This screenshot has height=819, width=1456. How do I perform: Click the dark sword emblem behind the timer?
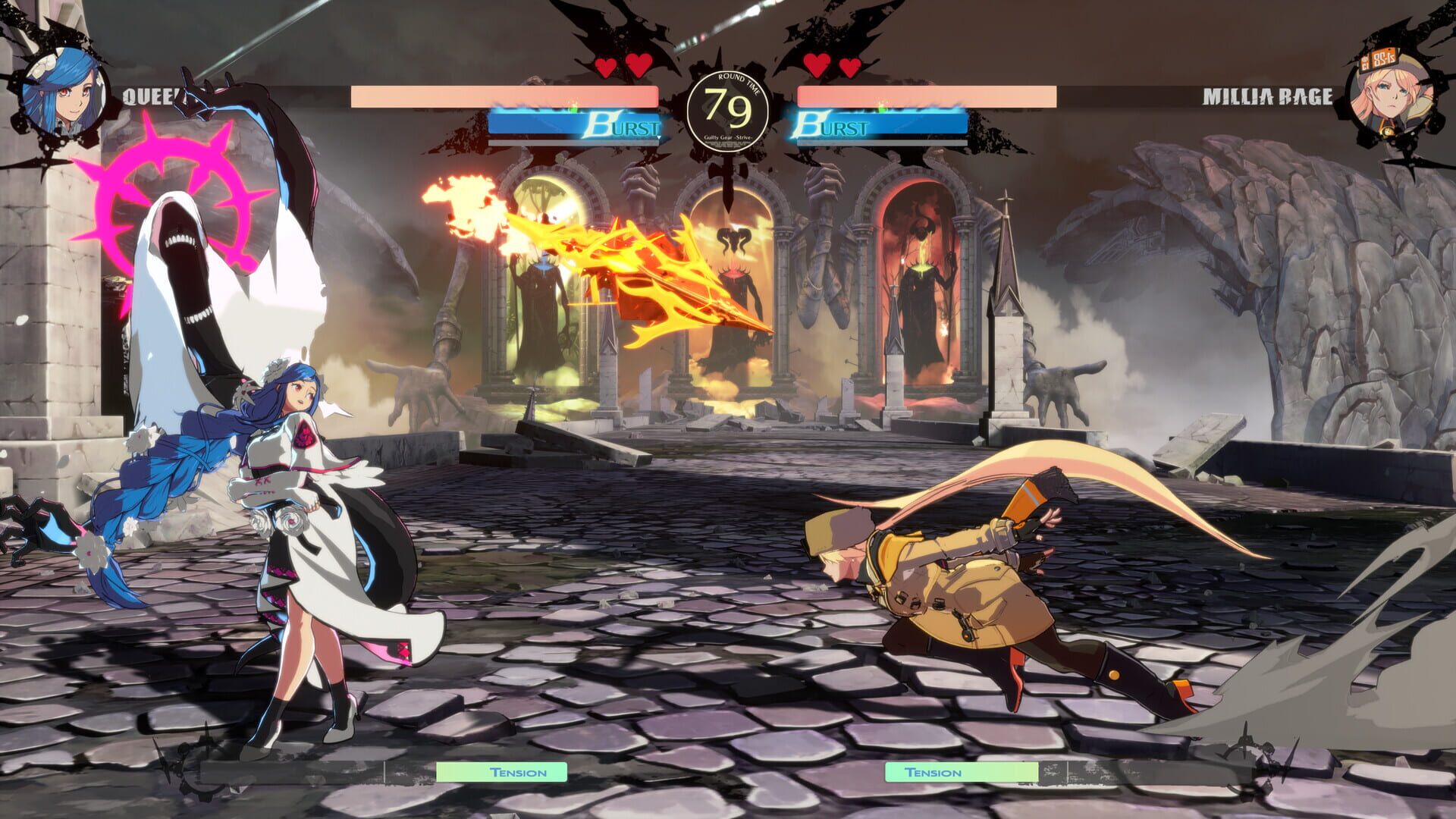coord(726,174)
